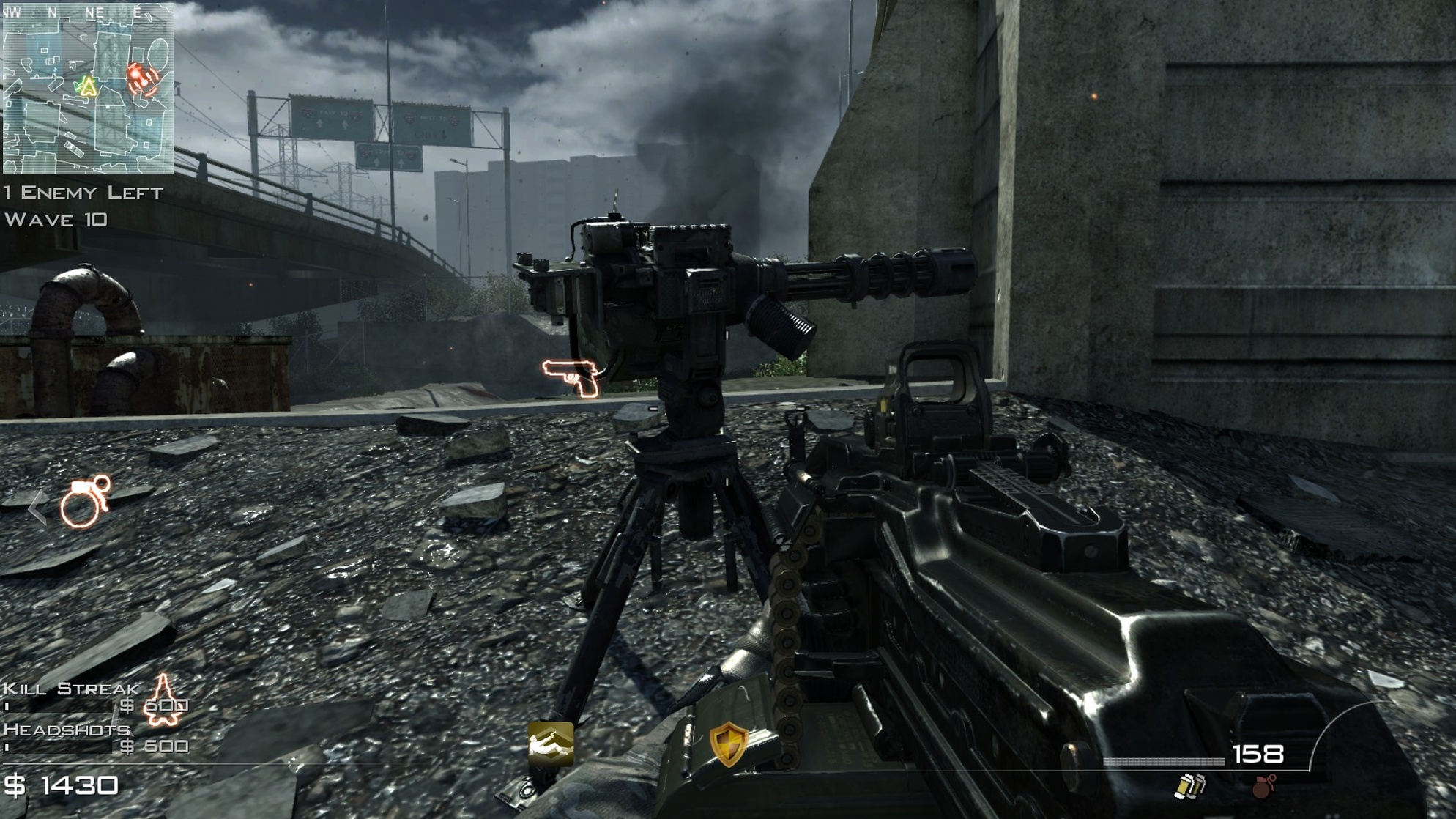Click the gold prone-soldier perk icon
Image resolution: width=1456 pixels, height=819 pixels.
click(551, 743)
